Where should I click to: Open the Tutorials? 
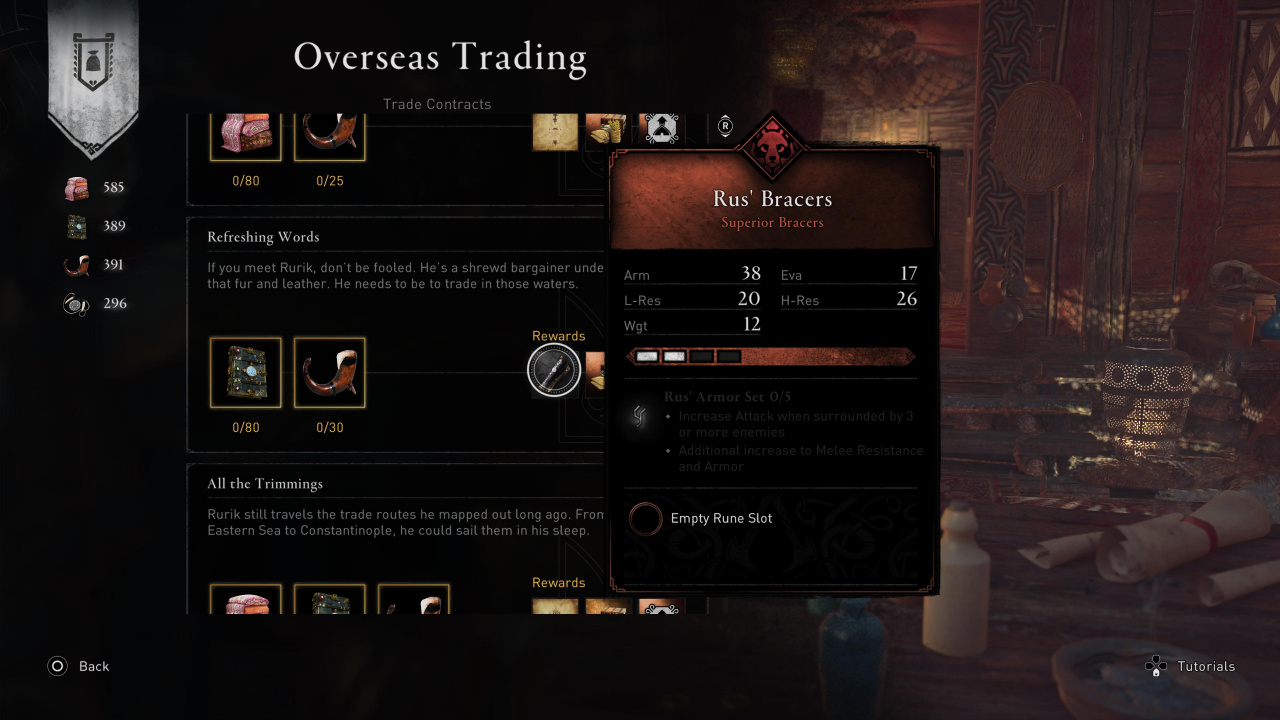1190,666
